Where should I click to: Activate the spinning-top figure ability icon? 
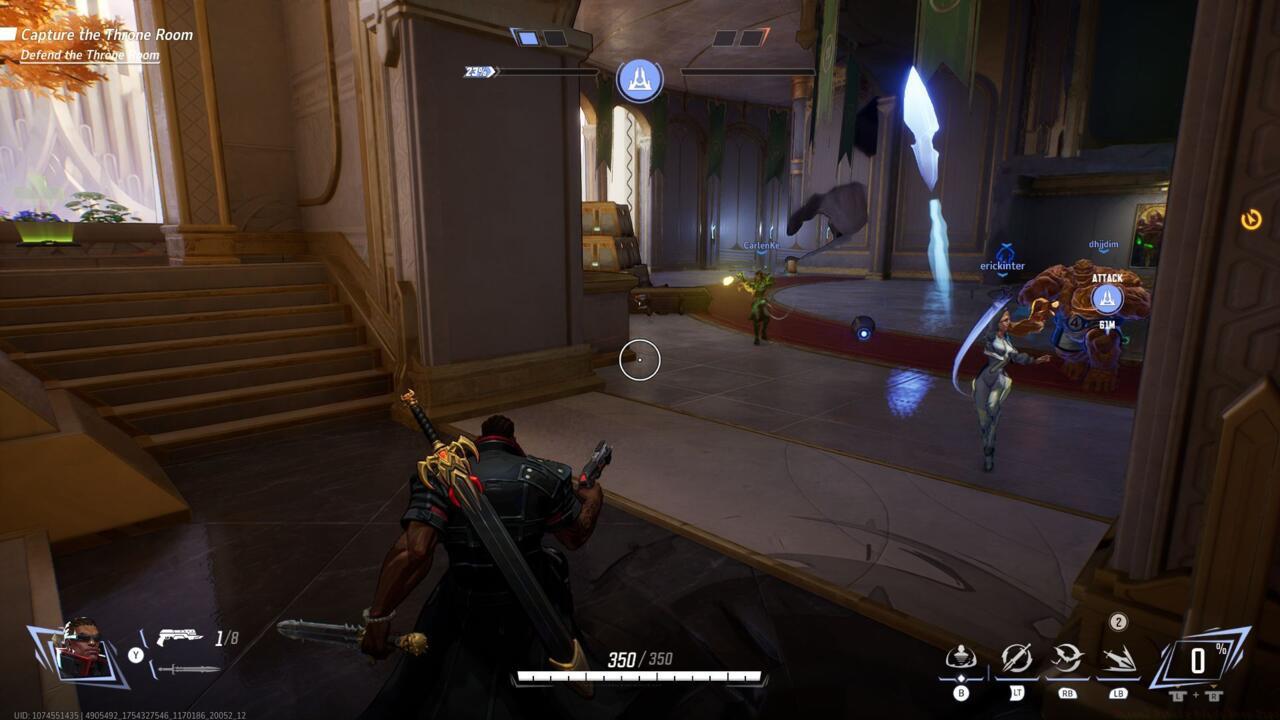click(961, 658)
